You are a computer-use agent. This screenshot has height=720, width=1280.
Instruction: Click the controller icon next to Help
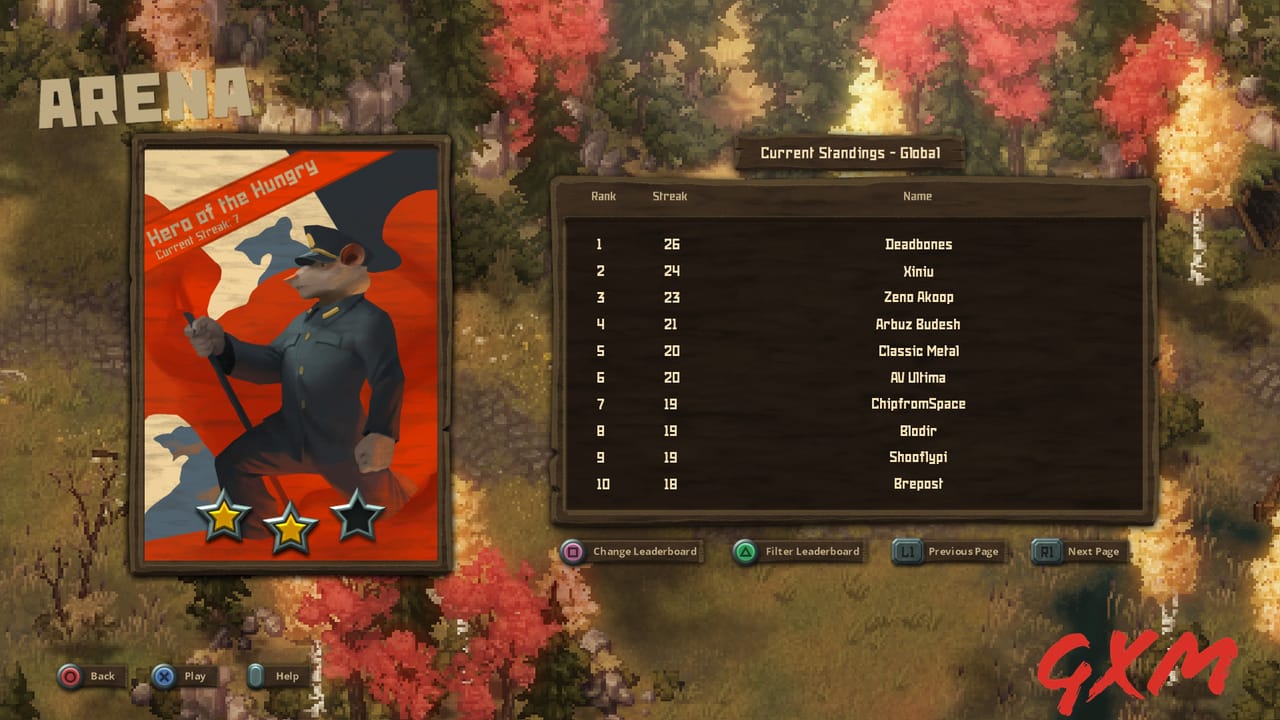(x=258, y=676)
